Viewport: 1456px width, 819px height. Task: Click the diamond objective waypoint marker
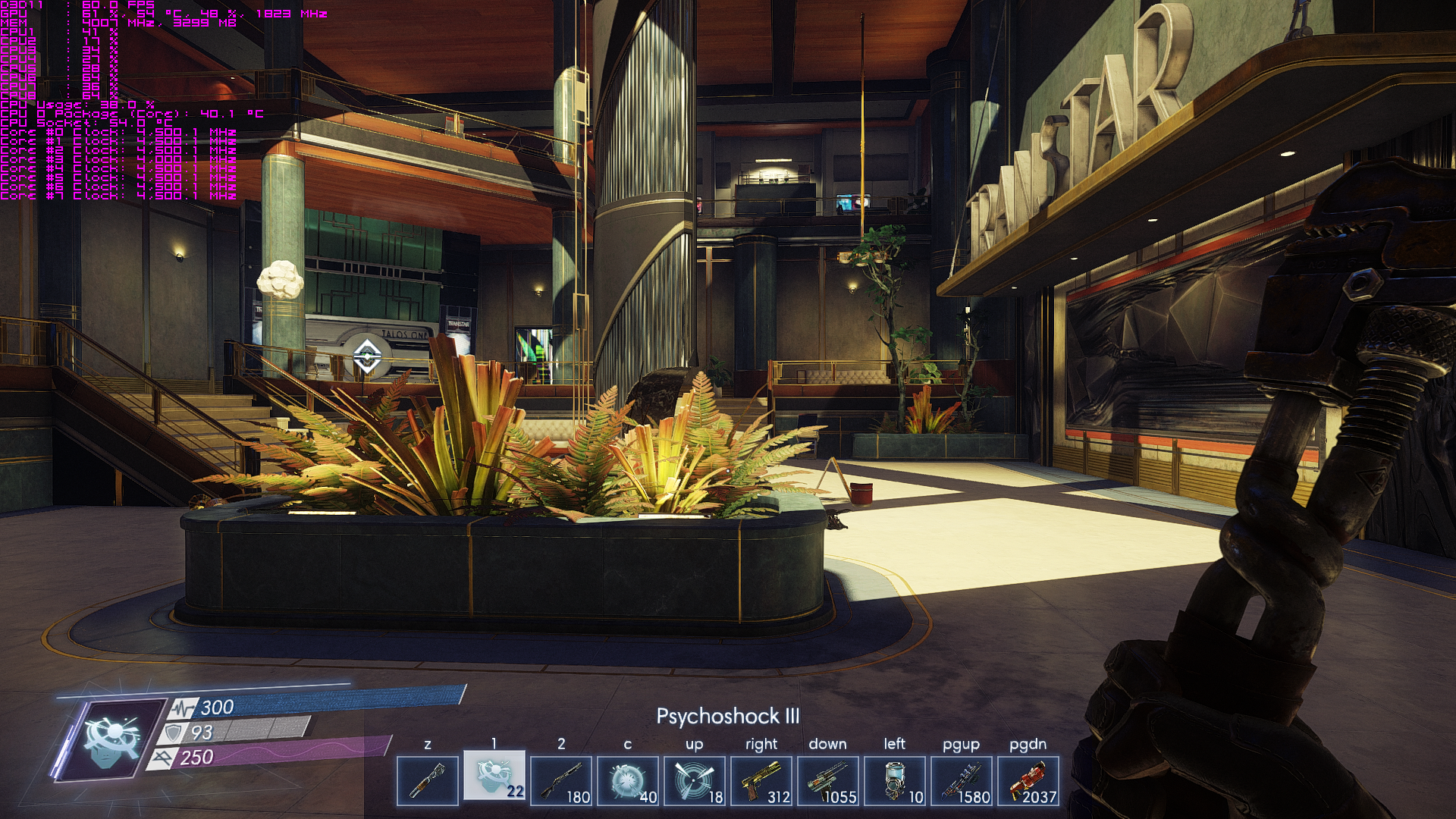[x=367, y=356]
